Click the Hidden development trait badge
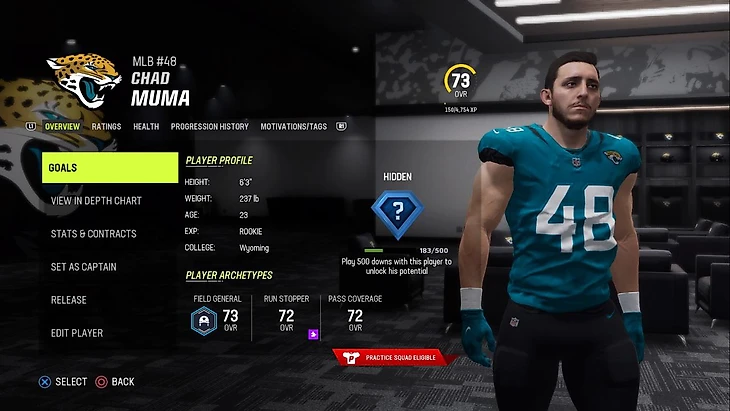This screenshot has width=730, height=411. 398,212
